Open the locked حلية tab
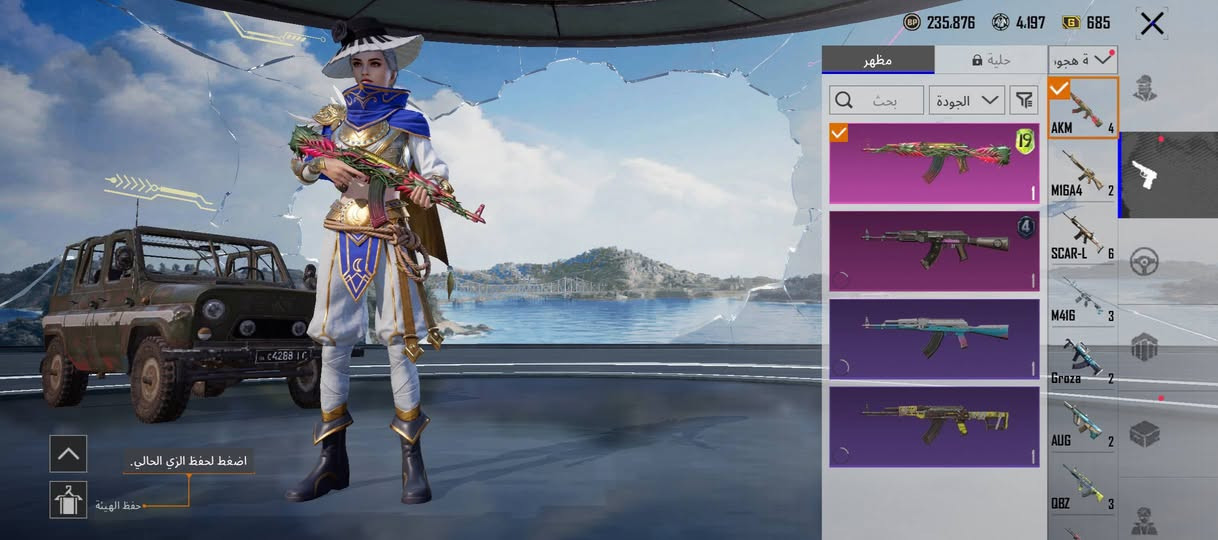 pyautogui.click(x=991, y=60)
